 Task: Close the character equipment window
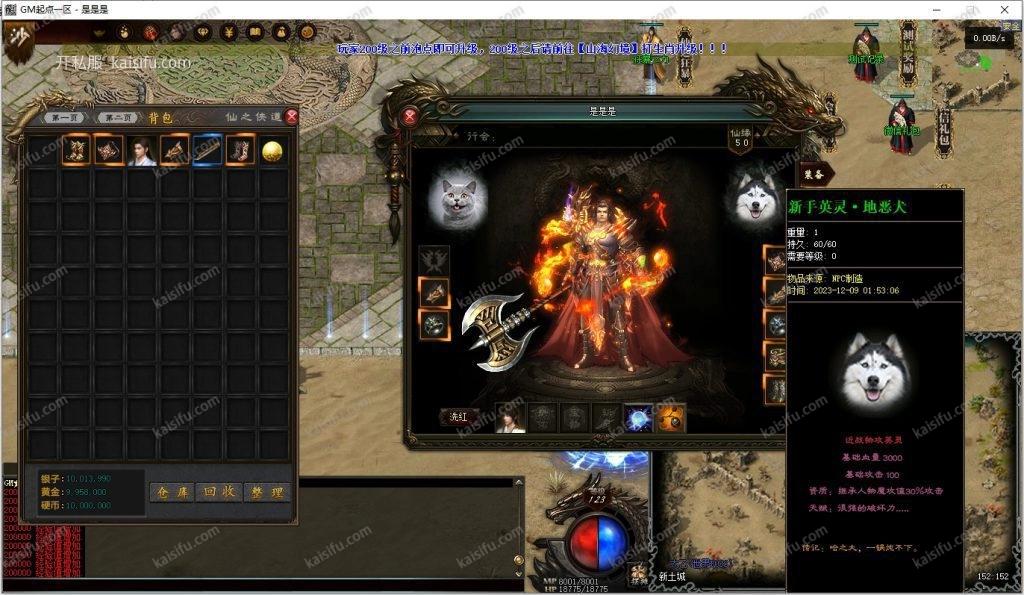pyautogui.click(x=410, y=116)
